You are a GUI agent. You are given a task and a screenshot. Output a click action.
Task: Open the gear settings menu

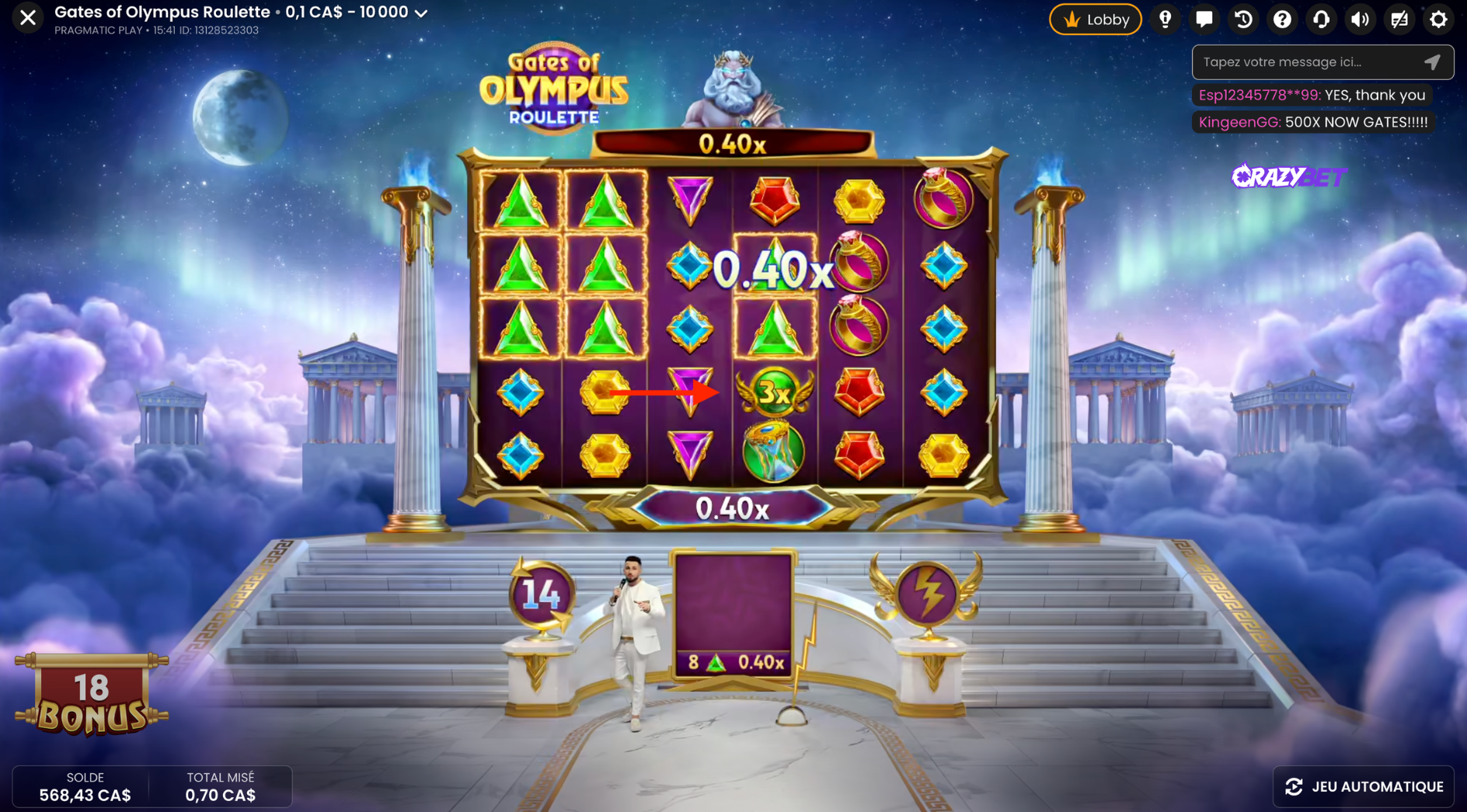1438,19
